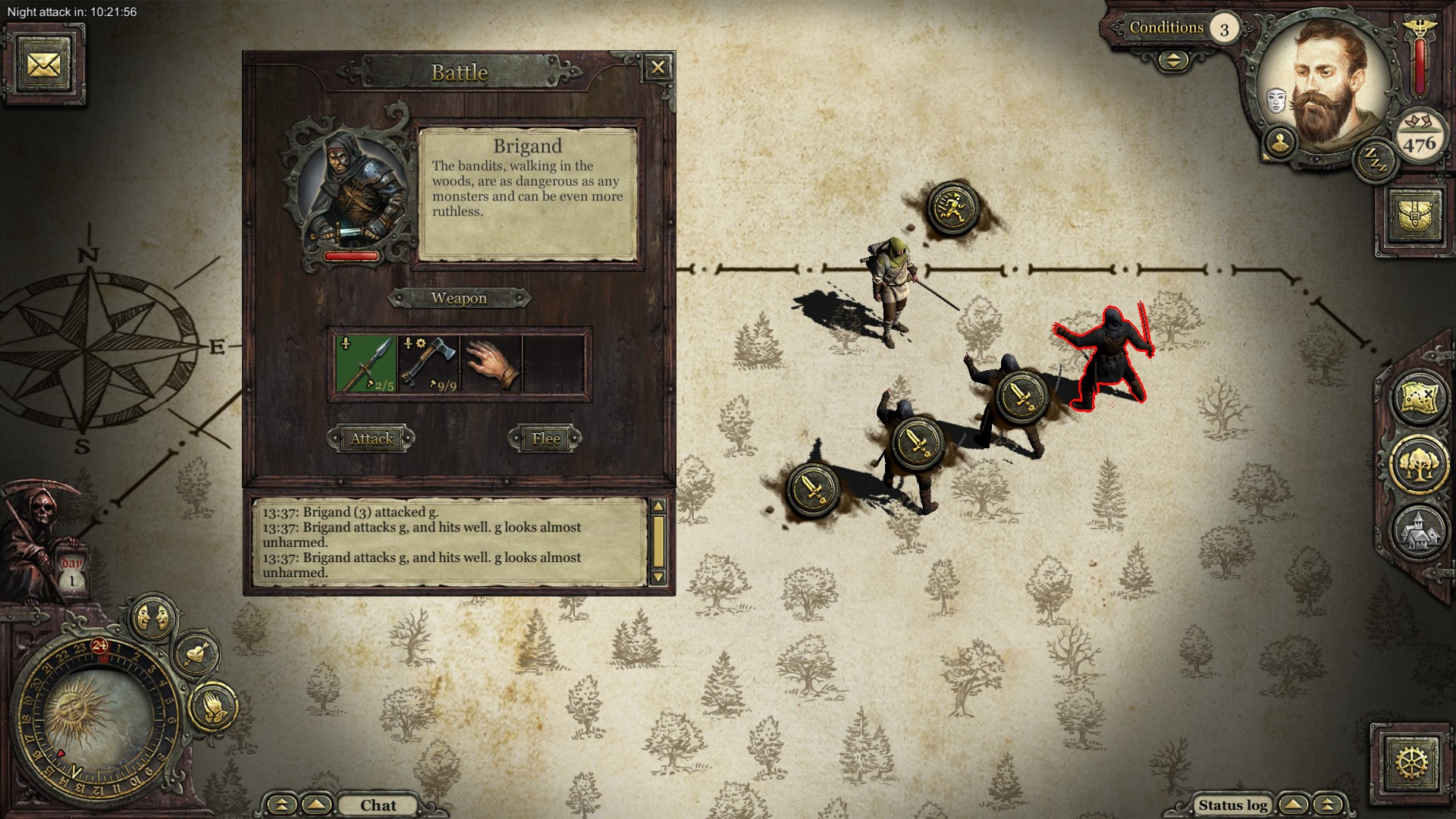Viewport: 1456px width, 819px height.
Task: Expand the Status log
Action: pyautogui.click(x=1232, y=805)
